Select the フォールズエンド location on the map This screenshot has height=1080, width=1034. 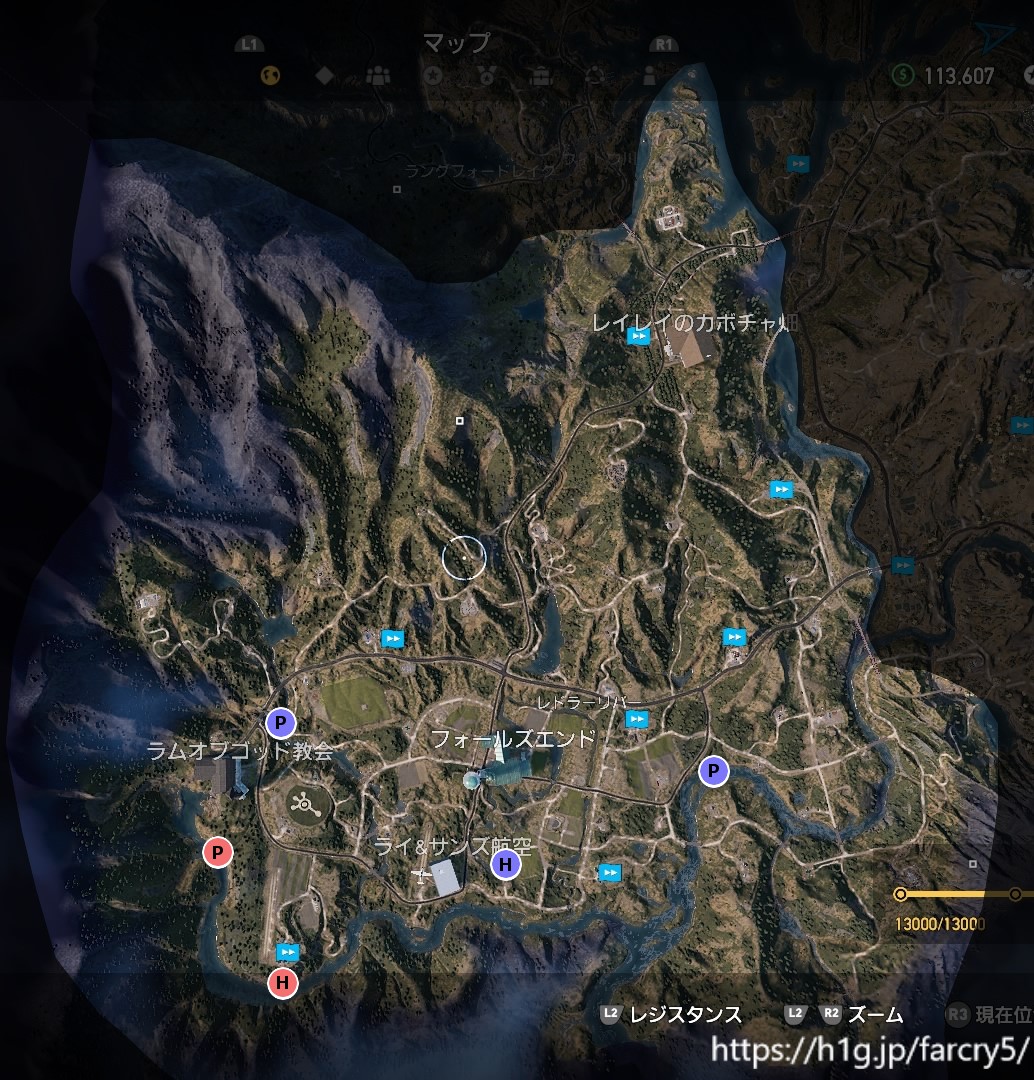[x=512, y=740]
